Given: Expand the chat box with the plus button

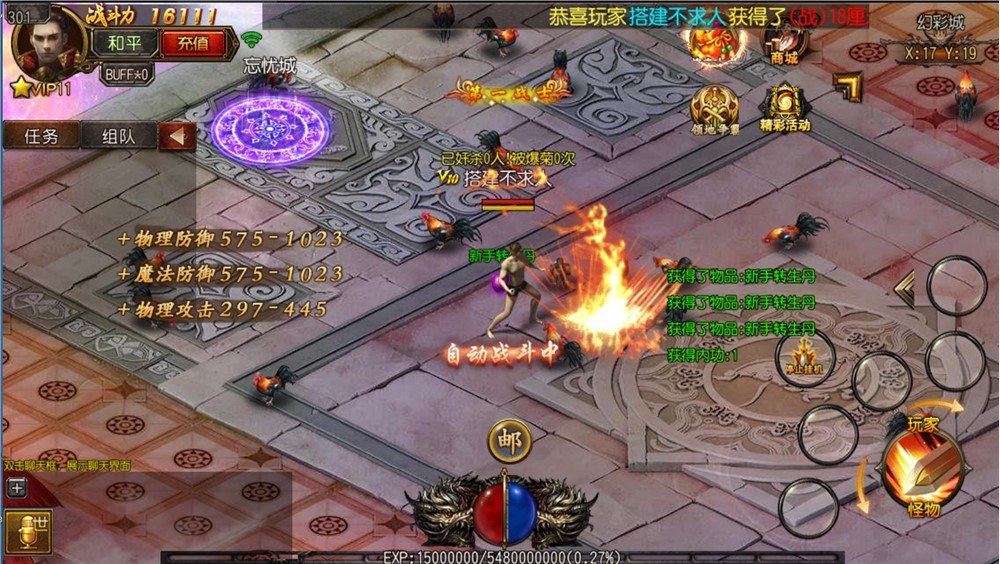Looking at the screenshot, I should tap(17, 488).
